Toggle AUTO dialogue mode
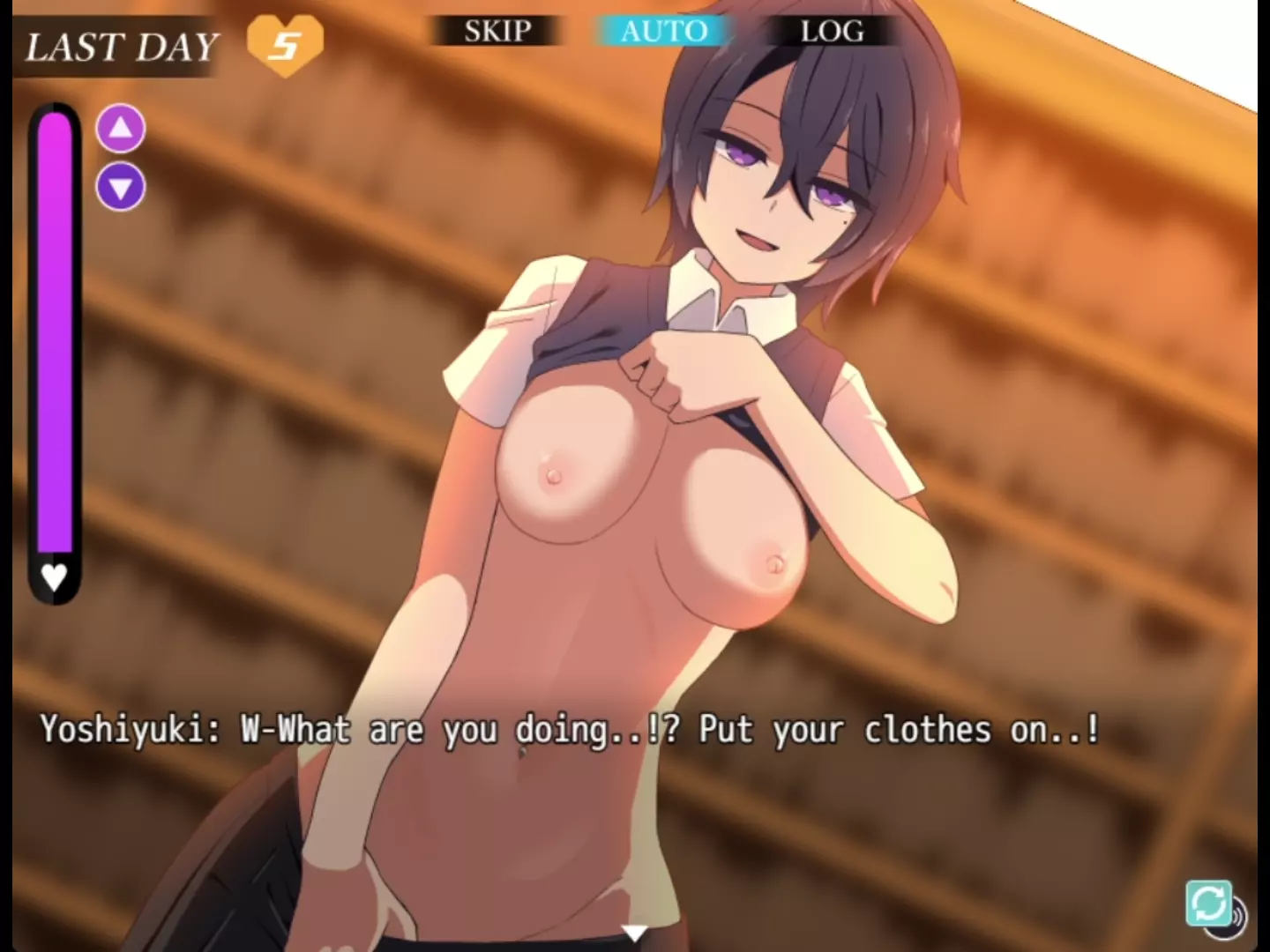This screenshot has height=952, width=1270. tap(664, 32)
